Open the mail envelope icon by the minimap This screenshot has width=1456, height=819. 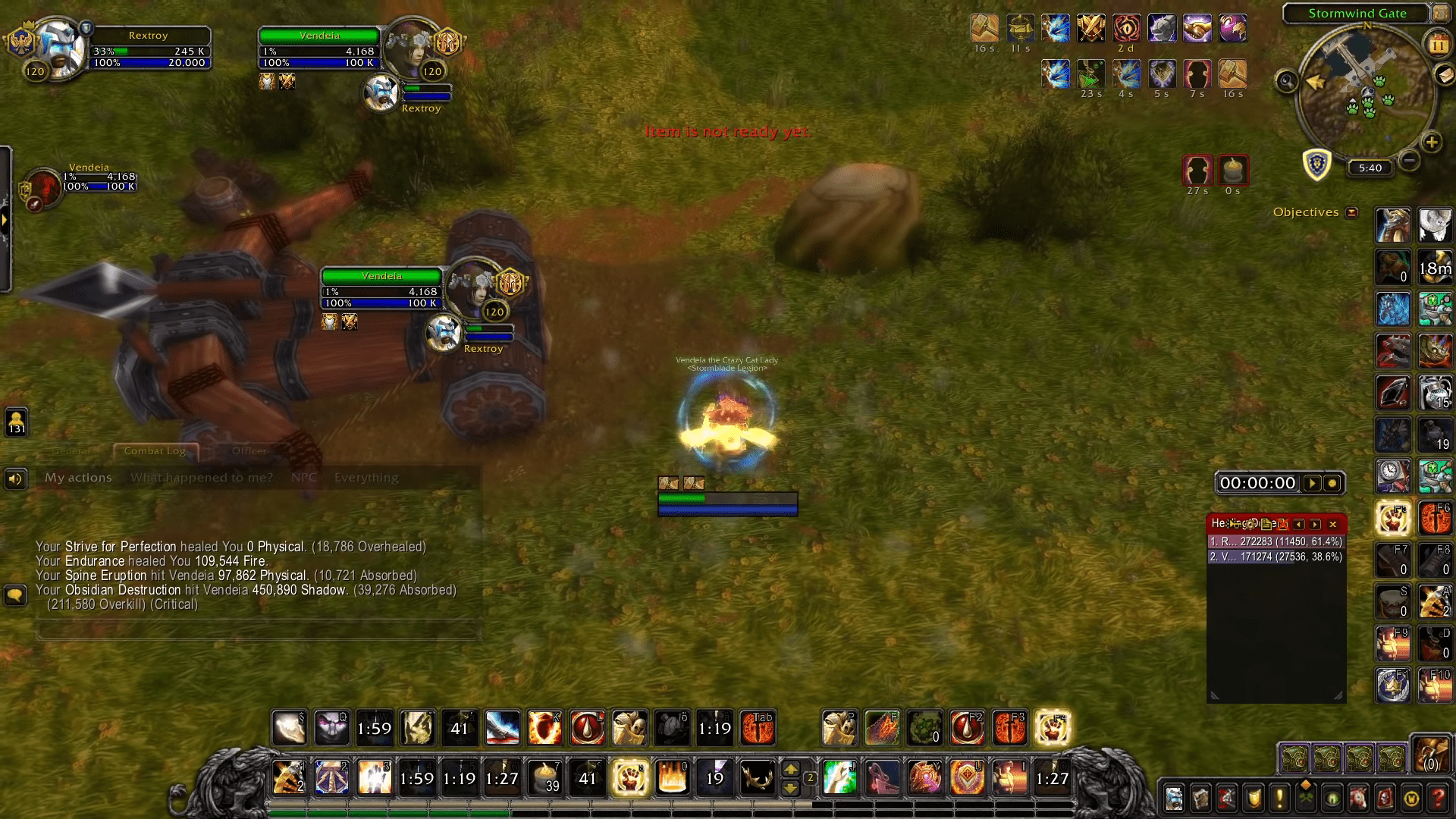tap(1444, 74)
